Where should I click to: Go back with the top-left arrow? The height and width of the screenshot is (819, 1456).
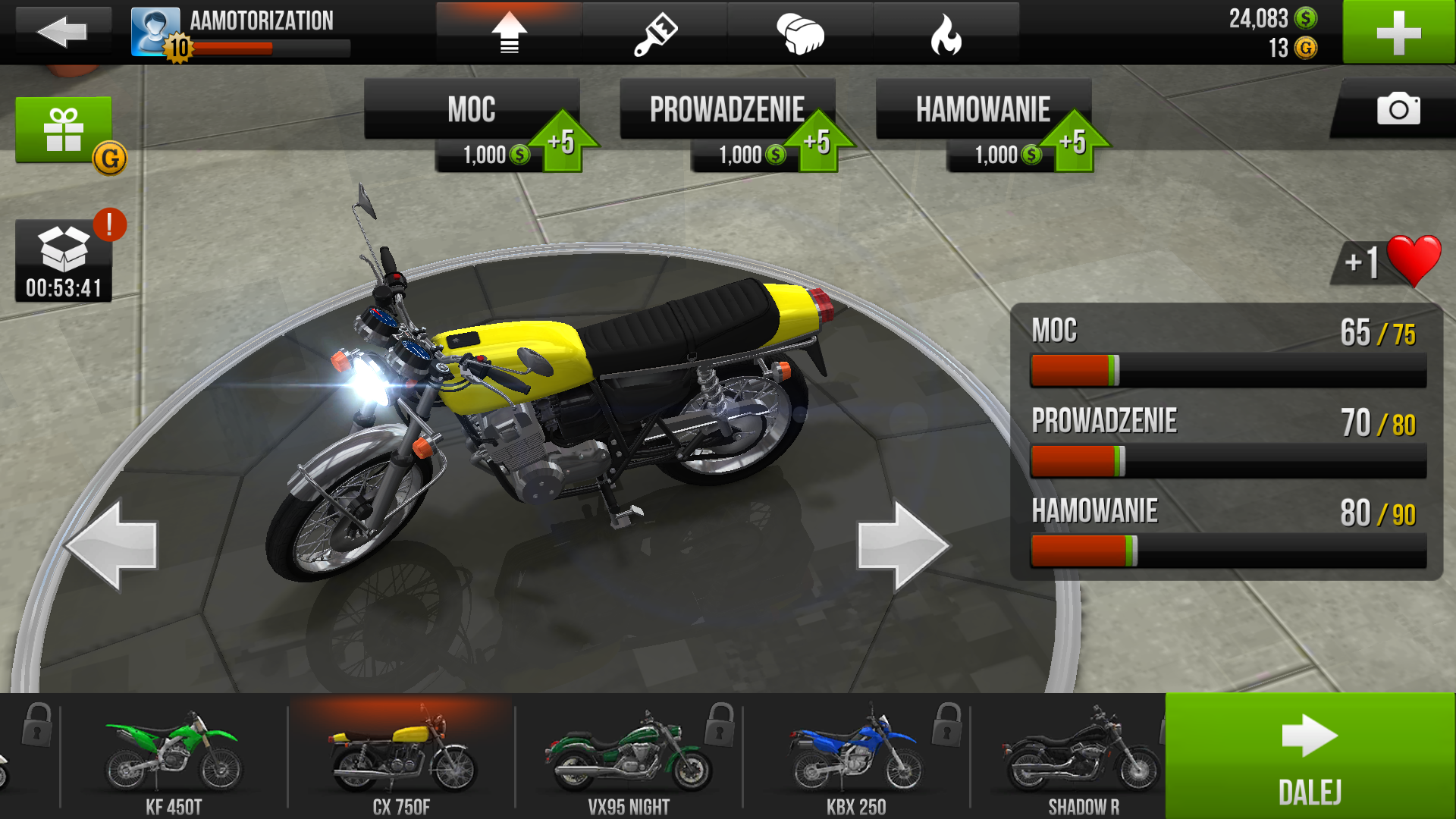(x=62, y=32)
